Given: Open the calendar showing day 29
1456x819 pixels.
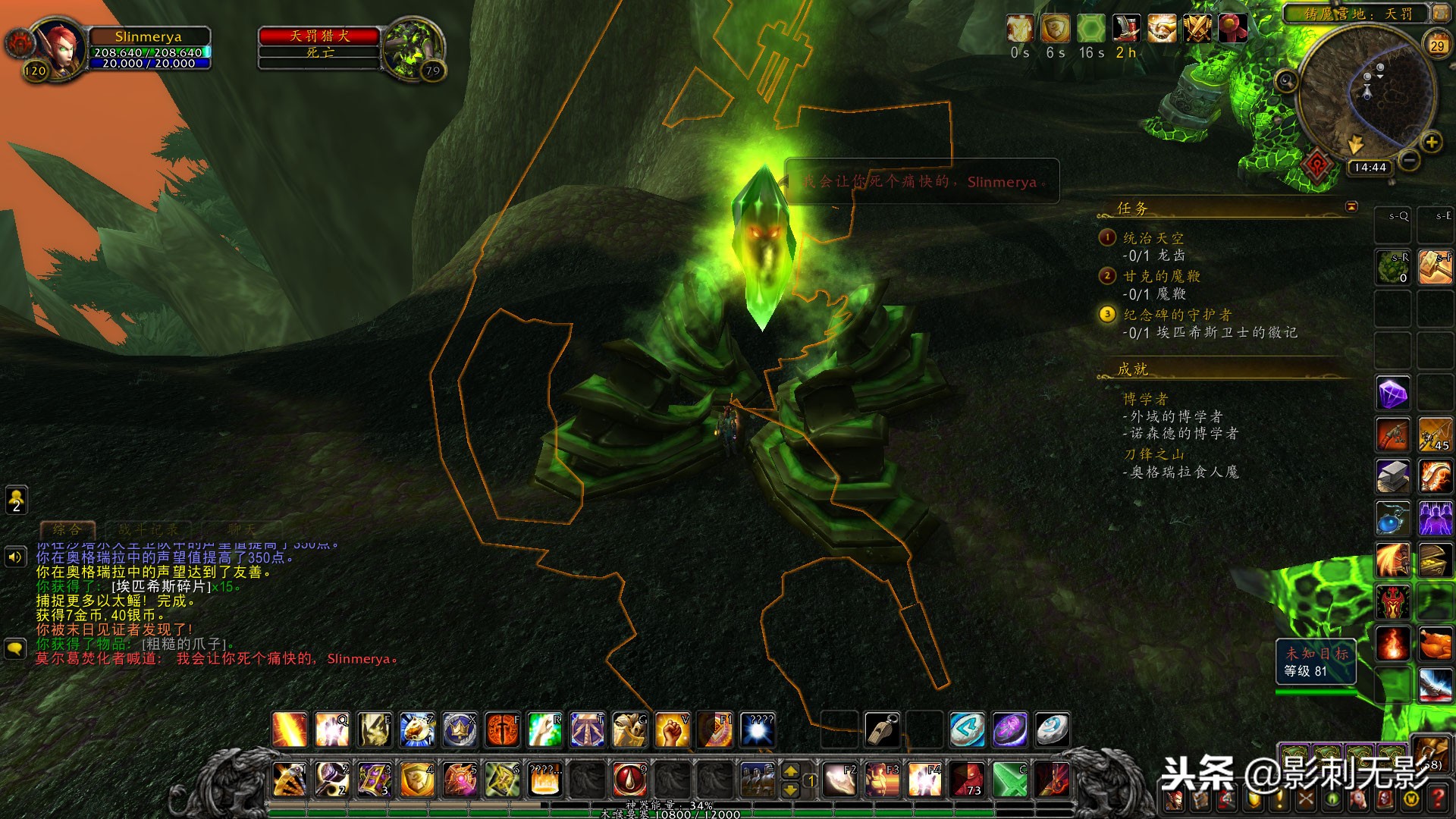Looking at the screenshot, I should click(1437, 45).
